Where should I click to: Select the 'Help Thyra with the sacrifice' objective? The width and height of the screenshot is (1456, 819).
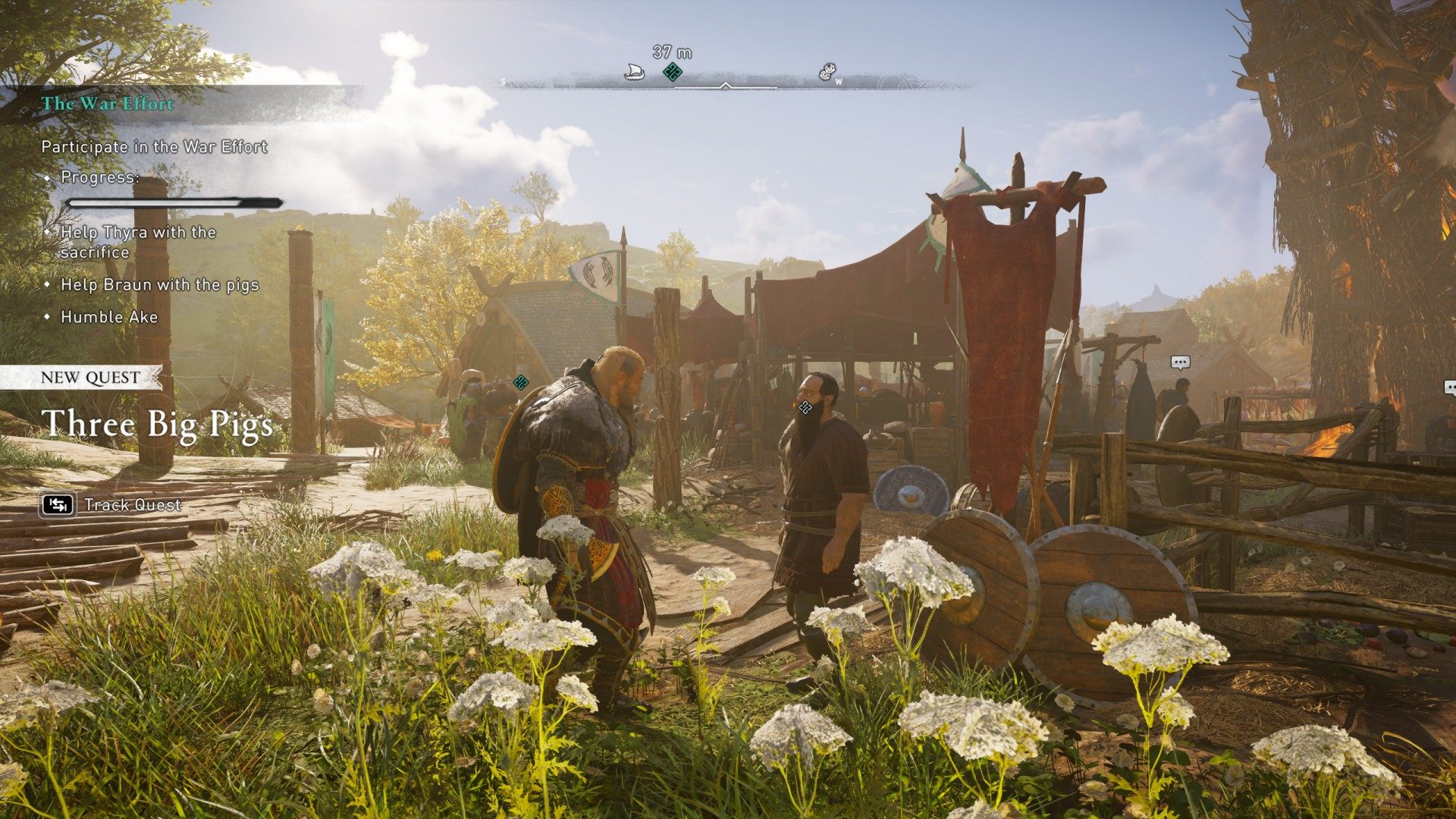click(137, 242)
